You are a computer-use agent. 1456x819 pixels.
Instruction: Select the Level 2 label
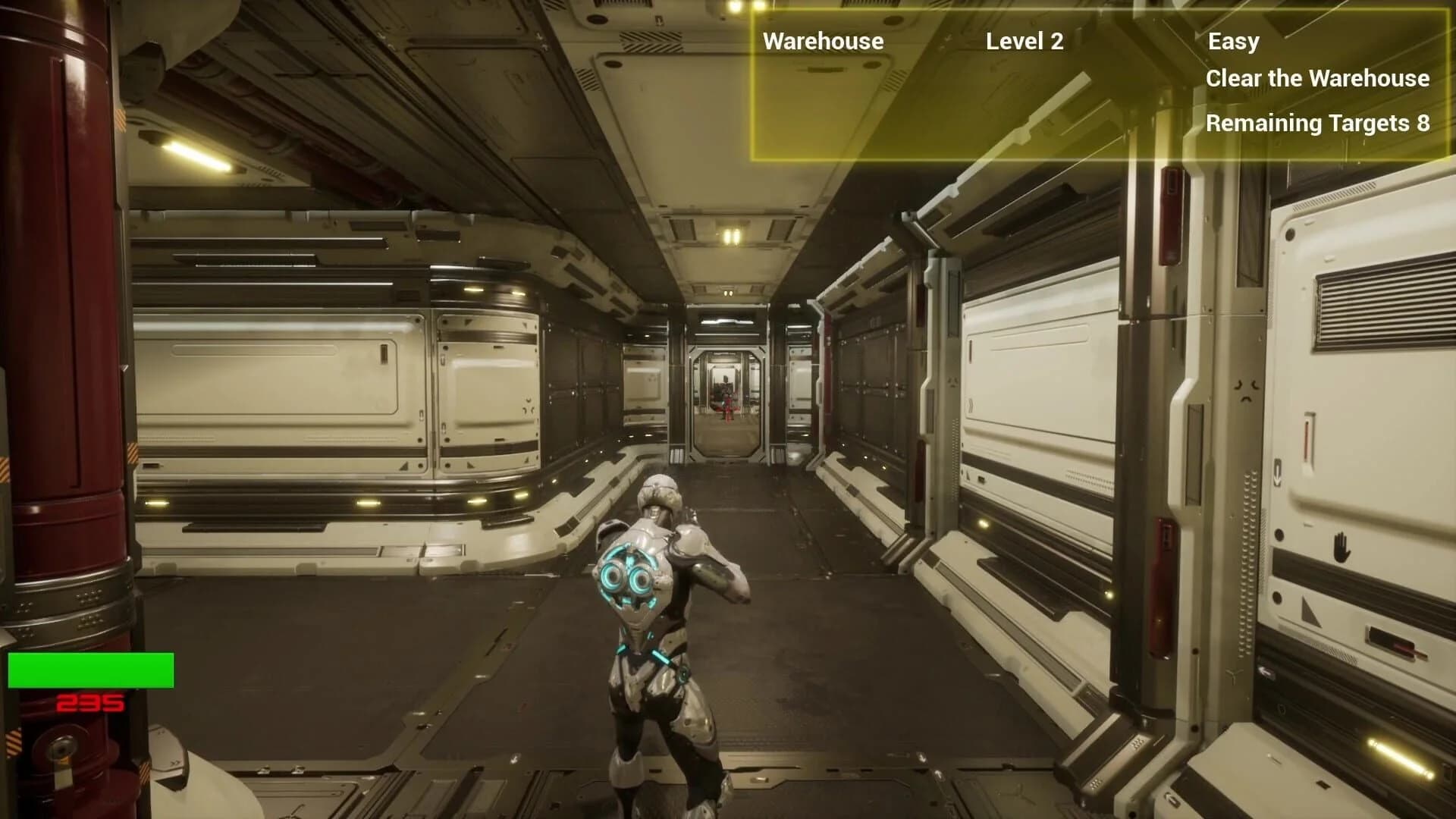click(1025, 42)
